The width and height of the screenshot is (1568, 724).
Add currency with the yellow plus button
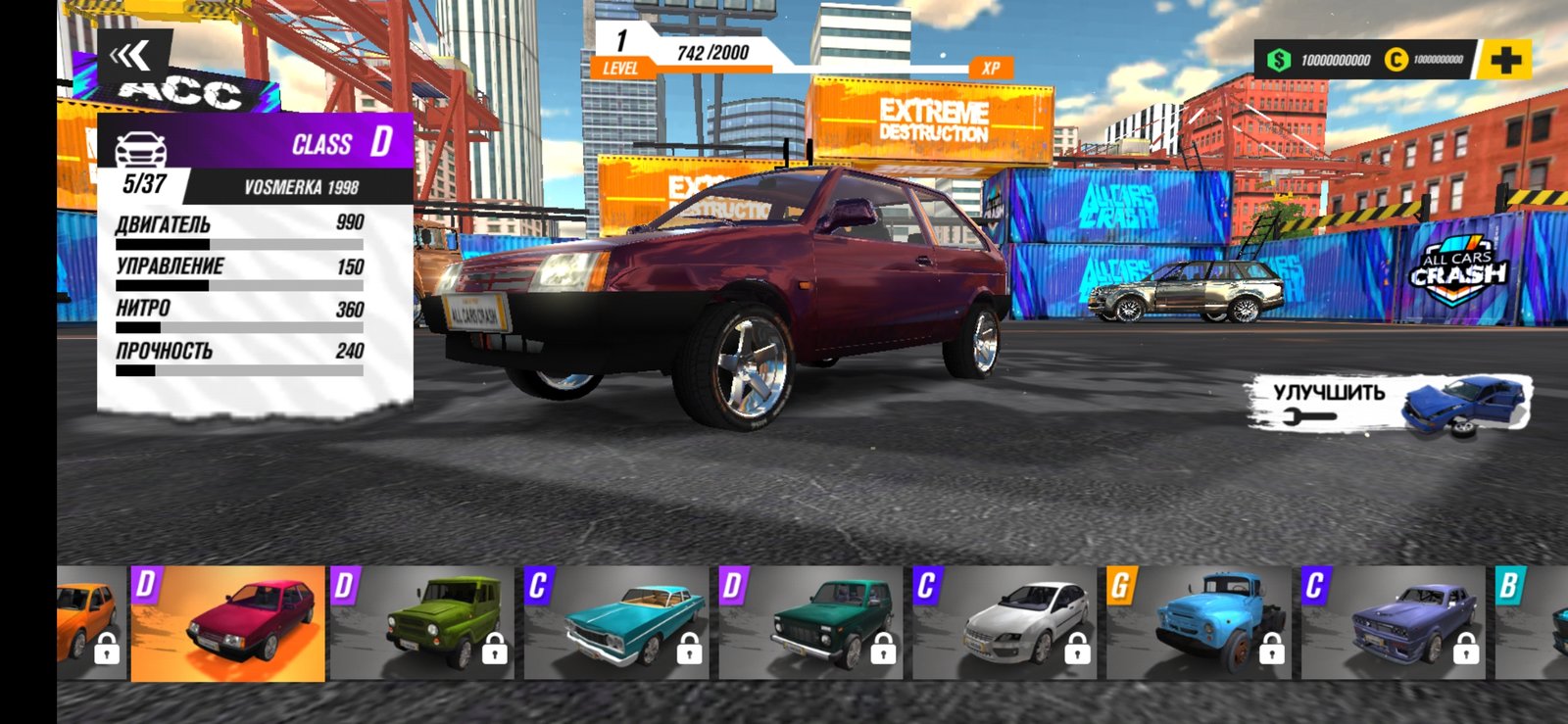click(1505, 61)
